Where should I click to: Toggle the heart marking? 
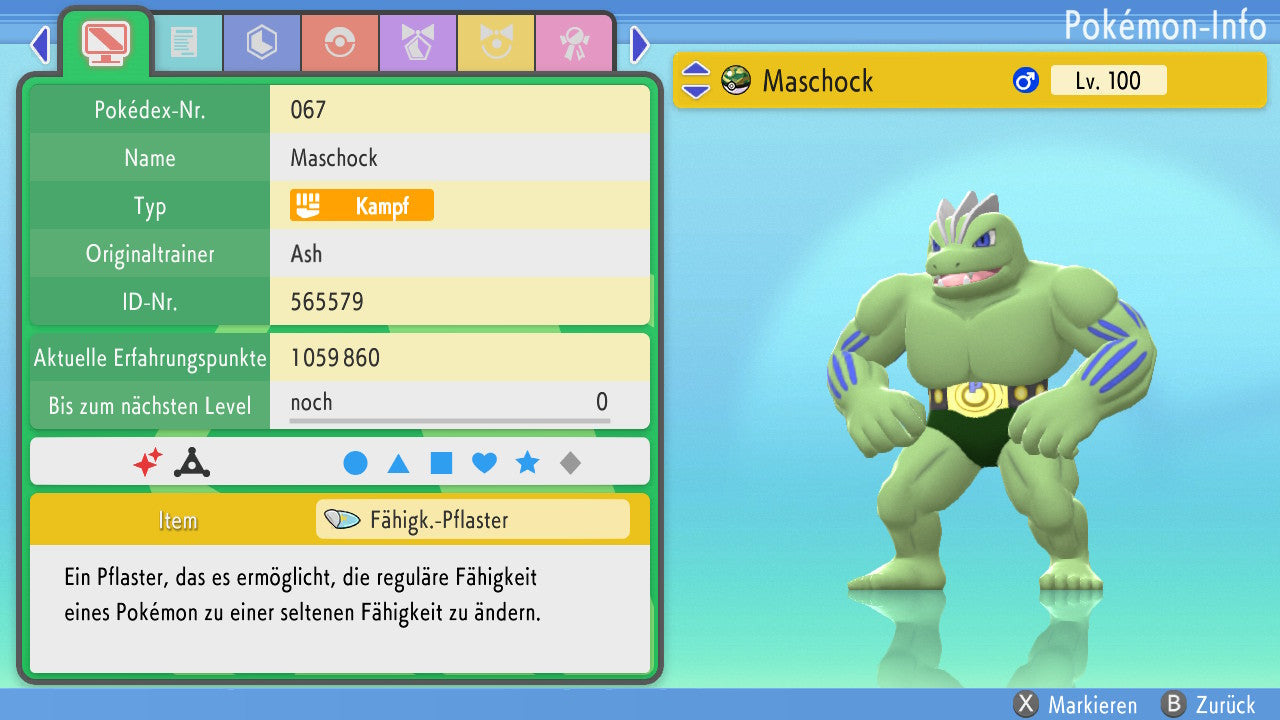tap(484, 463)
